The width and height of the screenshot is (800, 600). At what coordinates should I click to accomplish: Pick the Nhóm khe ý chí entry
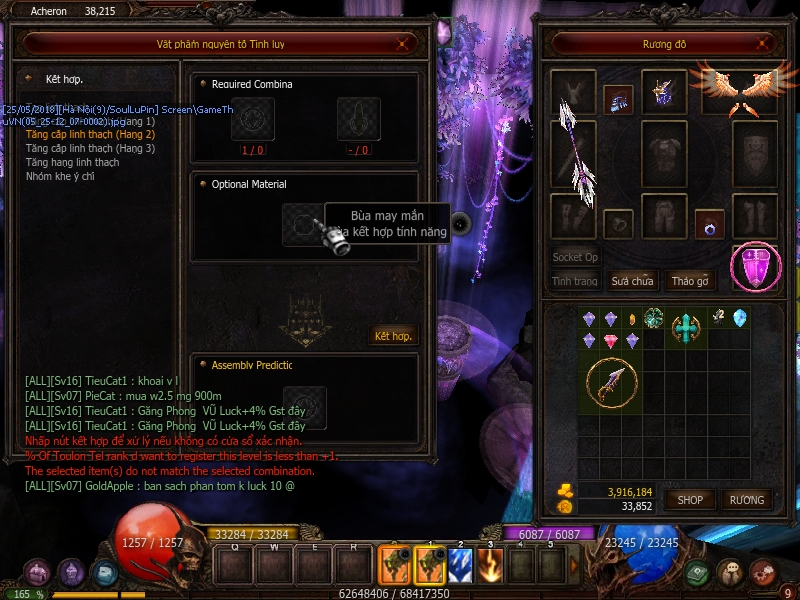(x=61, y=176)
